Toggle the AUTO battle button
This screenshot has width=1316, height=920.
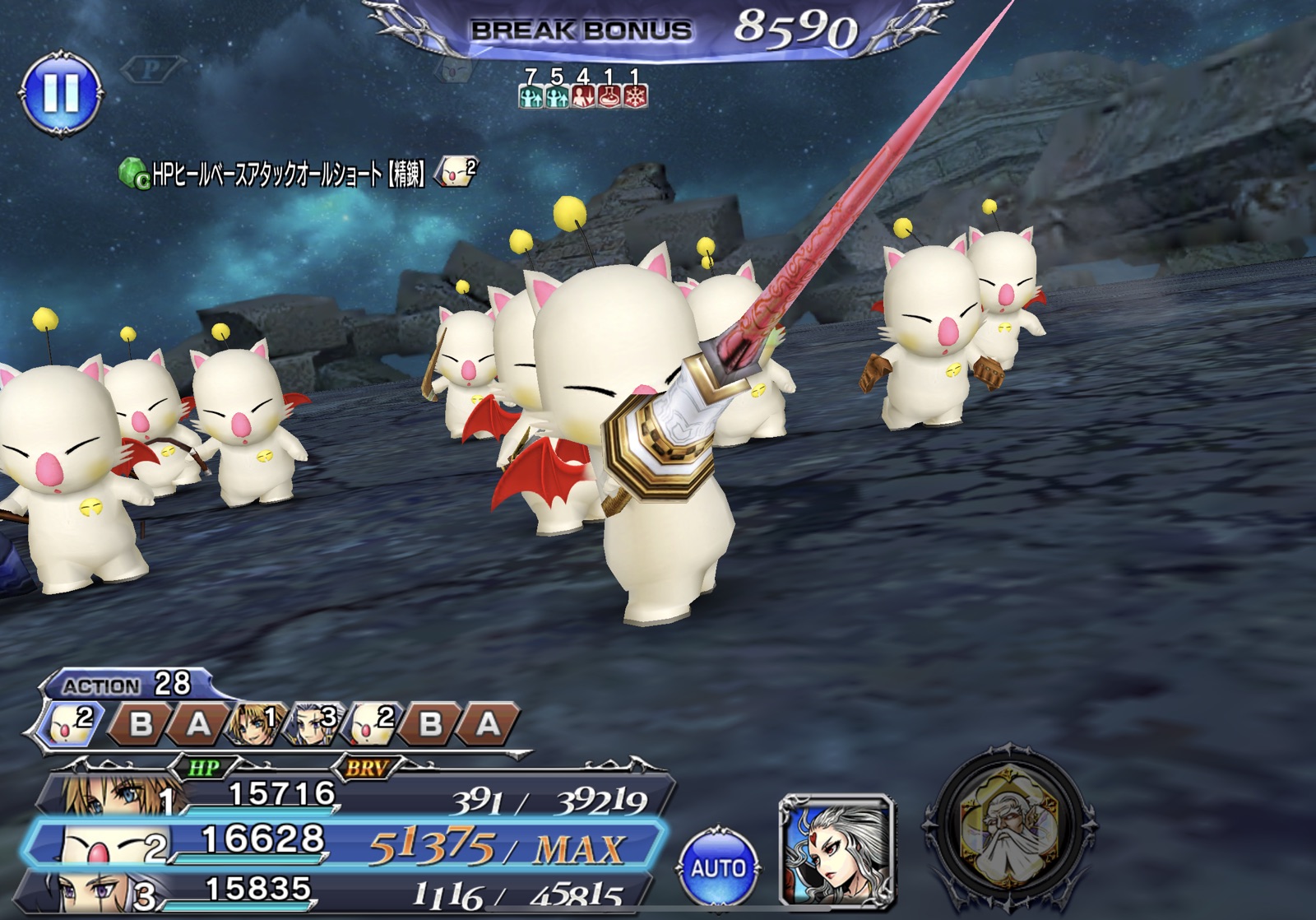[x=718, y=867]
